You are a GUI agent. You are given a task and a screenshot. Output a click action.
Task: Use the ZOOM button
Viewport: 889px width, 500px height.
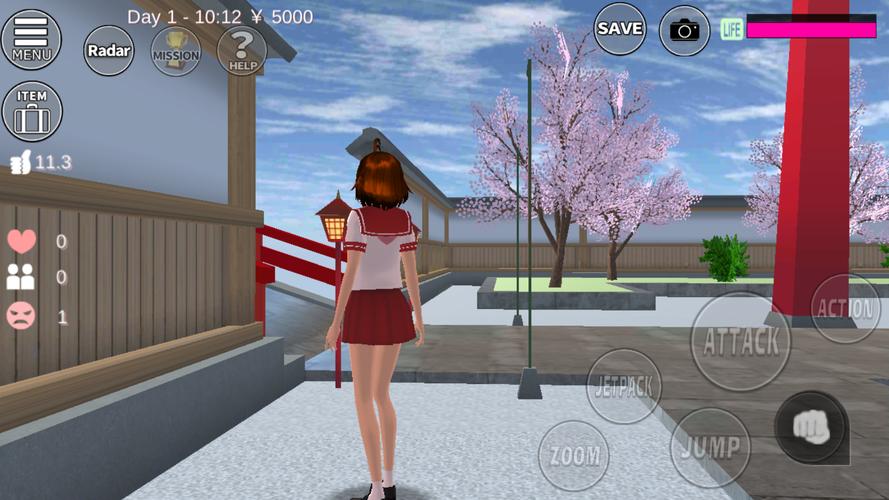coord(573,456)
